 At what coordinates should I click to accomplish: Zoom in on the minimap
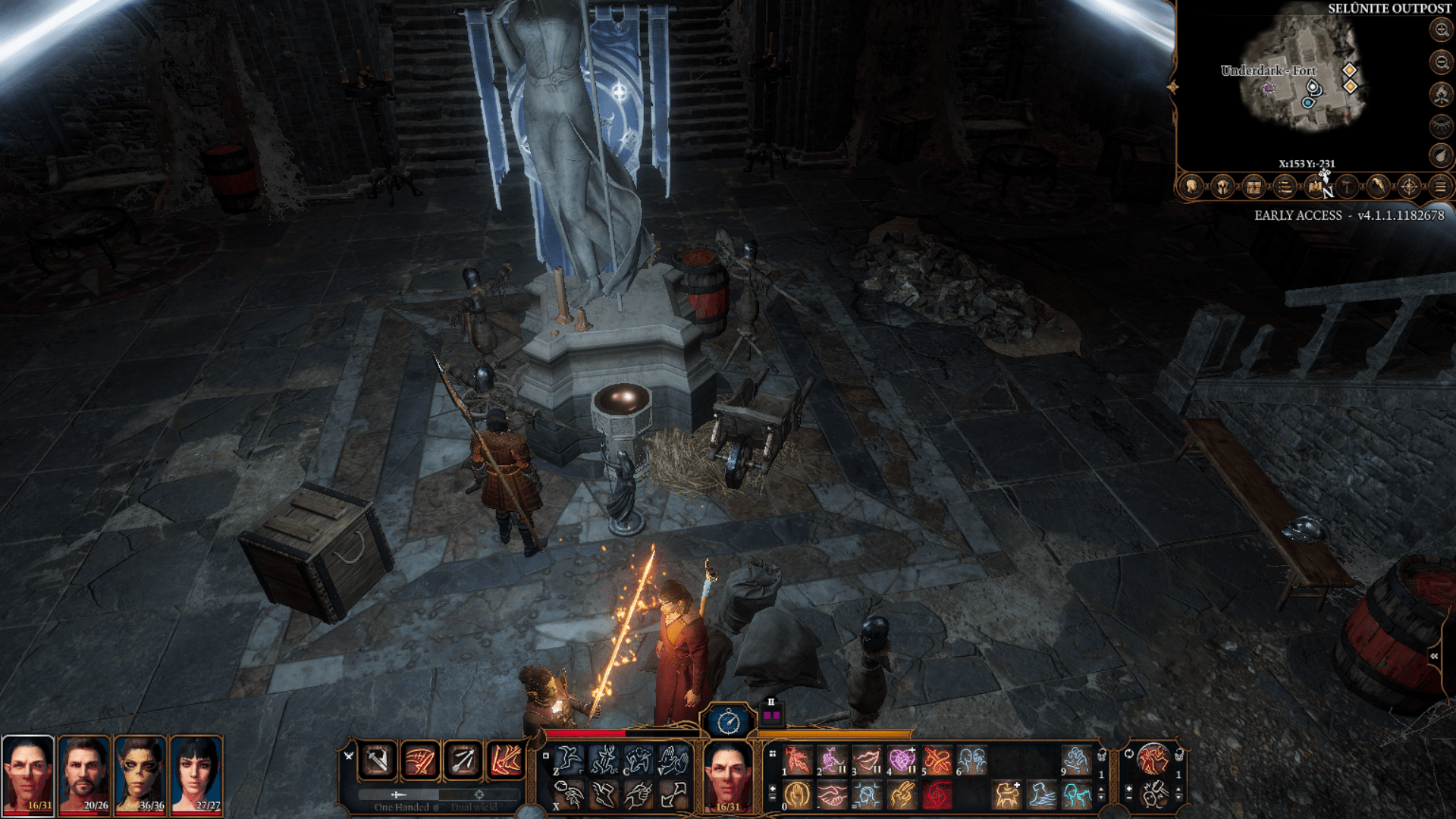click(1441, 30)
